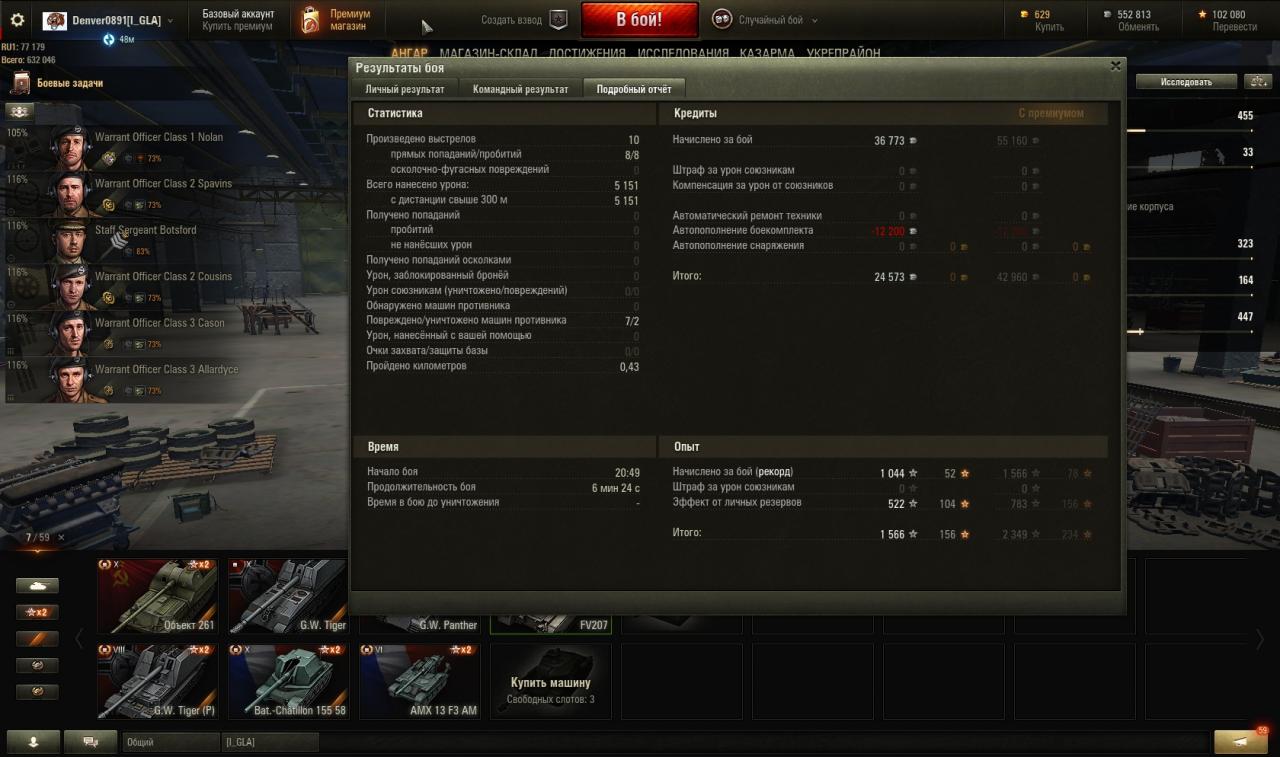
Task: Open the Премиум магазин
Action: pyautogui.click(x=336, y=20)
